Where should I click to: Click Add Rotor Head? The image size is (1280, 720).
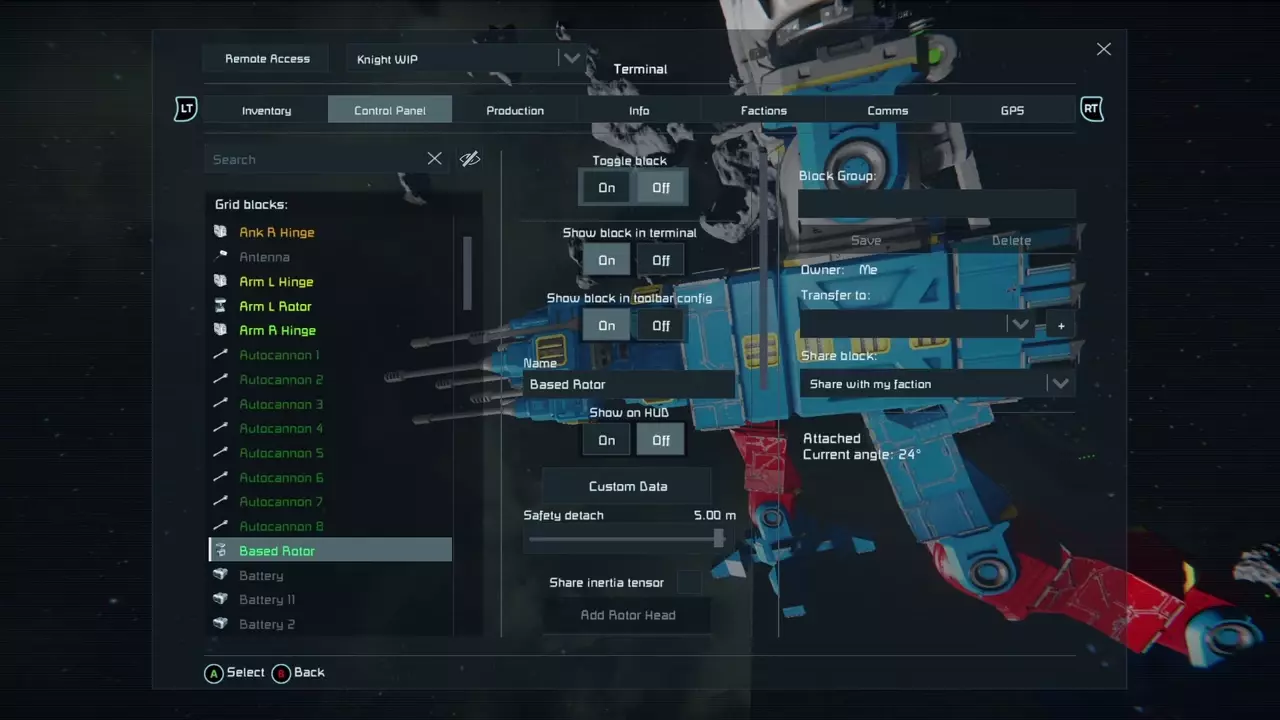click(x=628, y=614)
